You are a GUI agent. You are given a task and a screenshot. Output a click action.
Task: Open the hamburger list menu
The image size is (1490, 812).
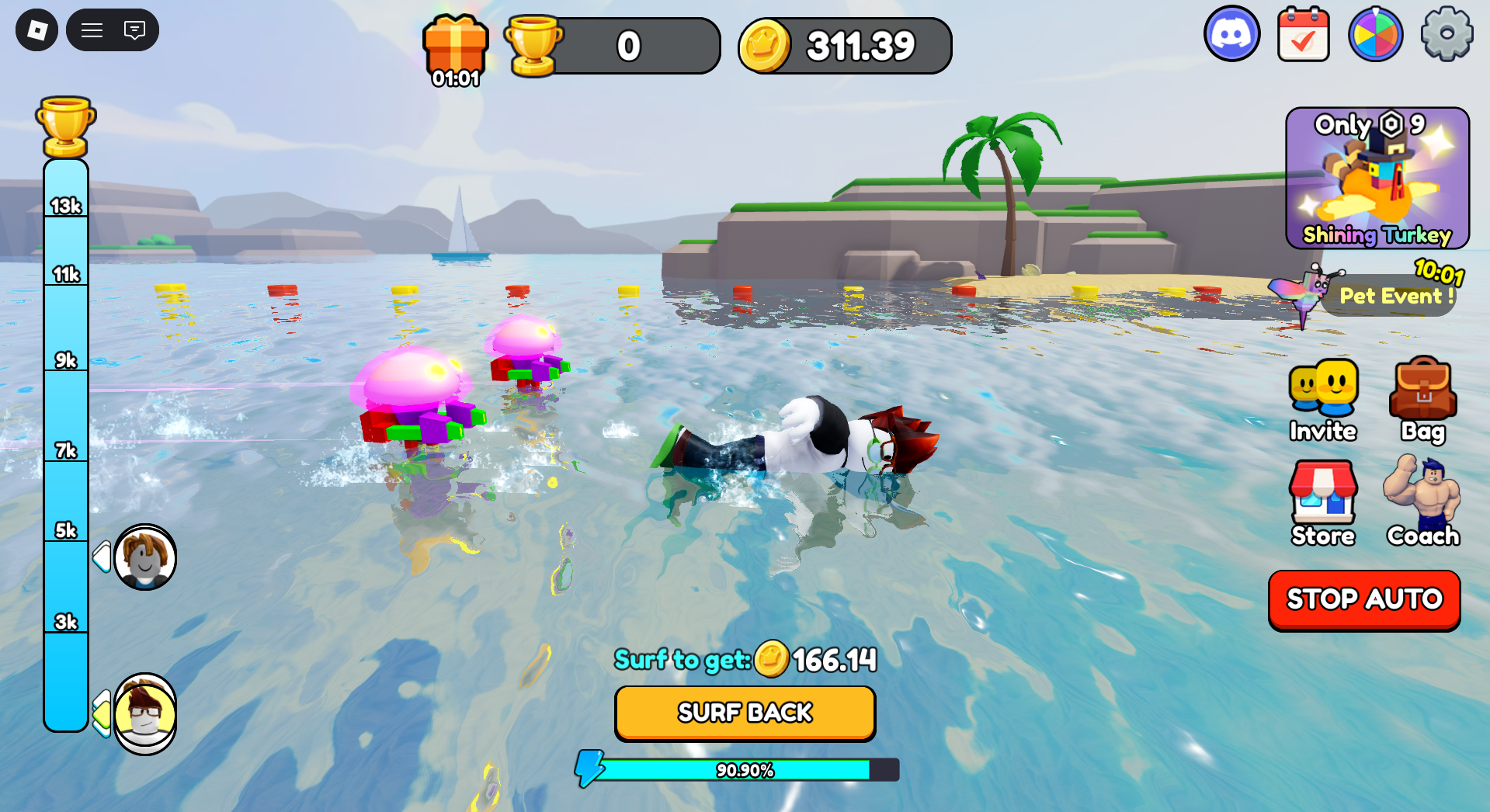92,30
